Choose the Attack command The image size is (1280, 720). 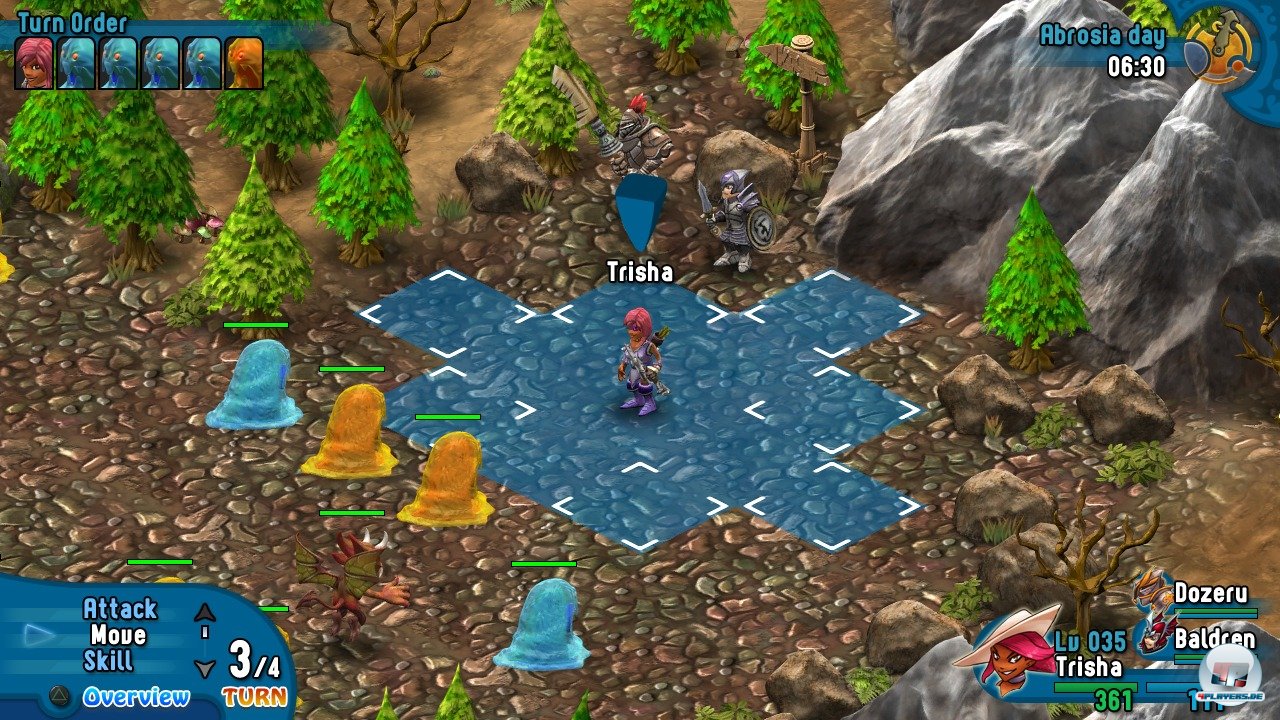pos(119,609)
